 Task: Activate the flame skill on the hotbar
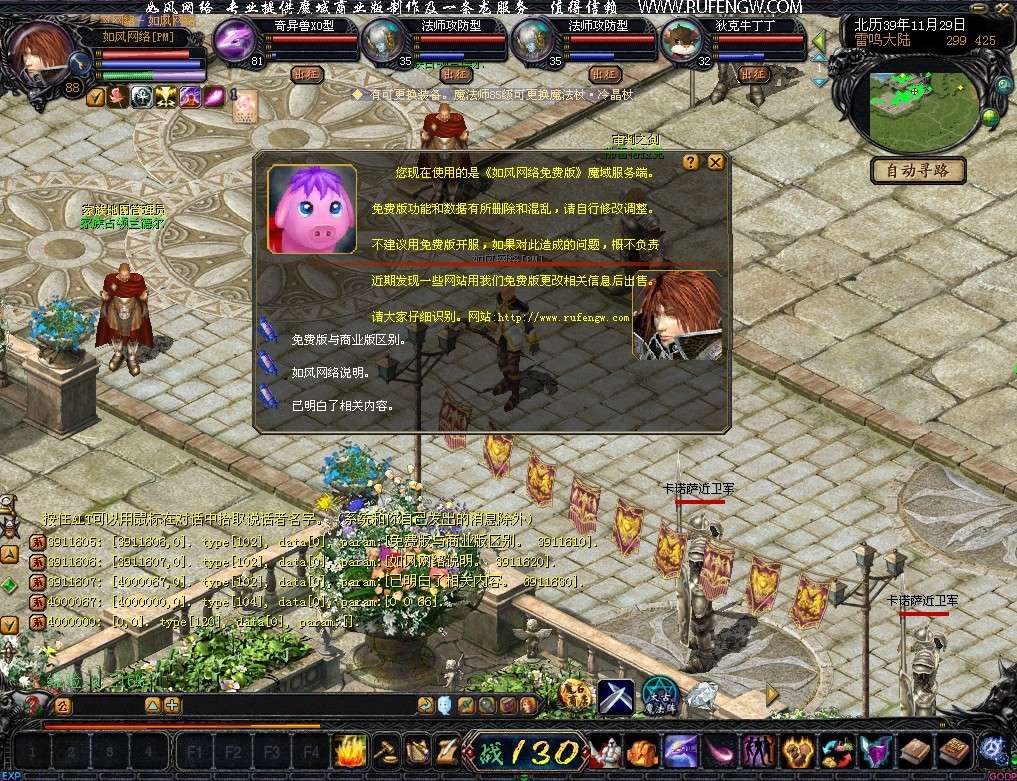point(352,750)
